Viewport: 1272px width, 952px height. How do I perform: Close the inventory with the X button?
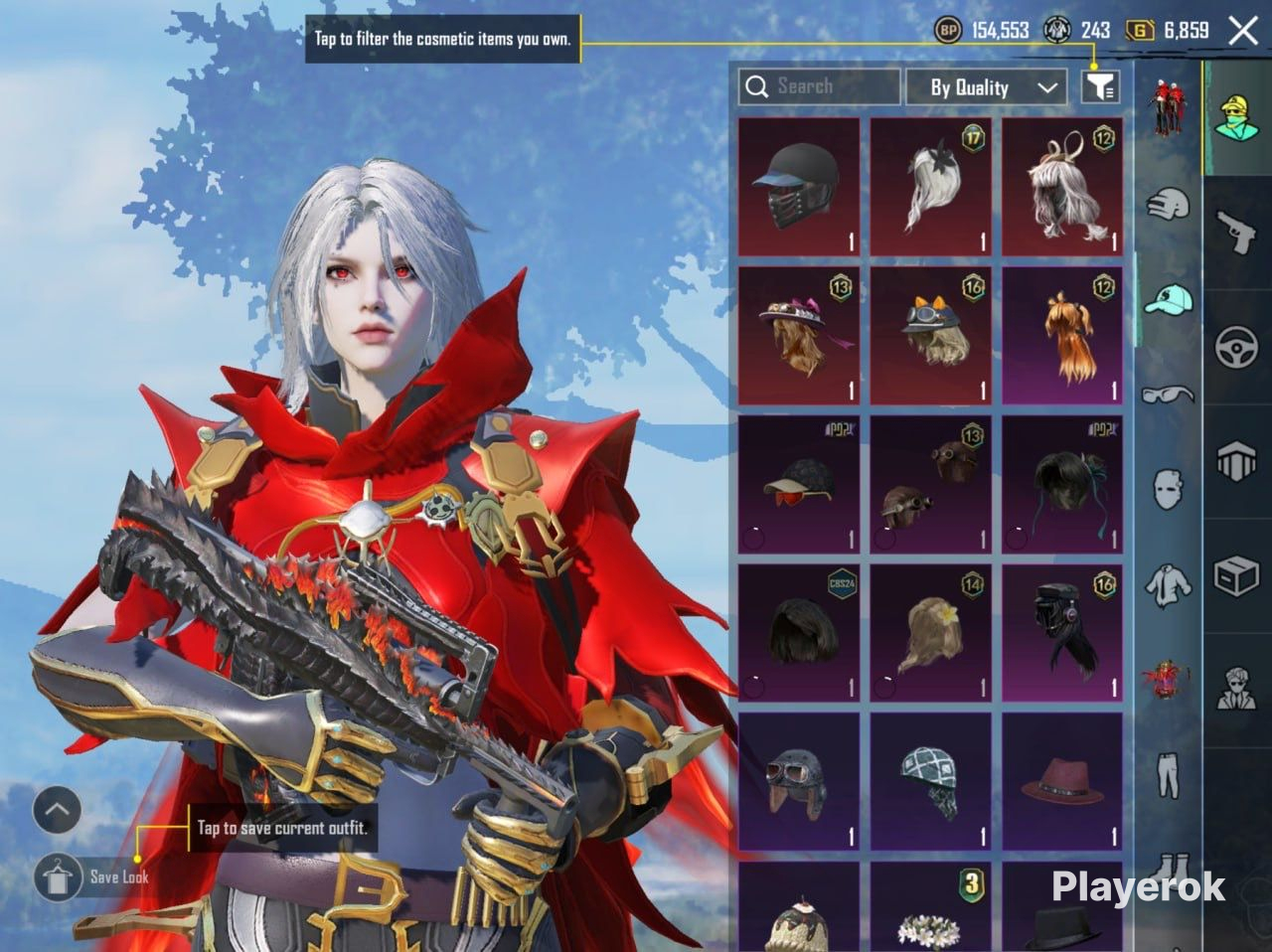(x=1243, y=31)
